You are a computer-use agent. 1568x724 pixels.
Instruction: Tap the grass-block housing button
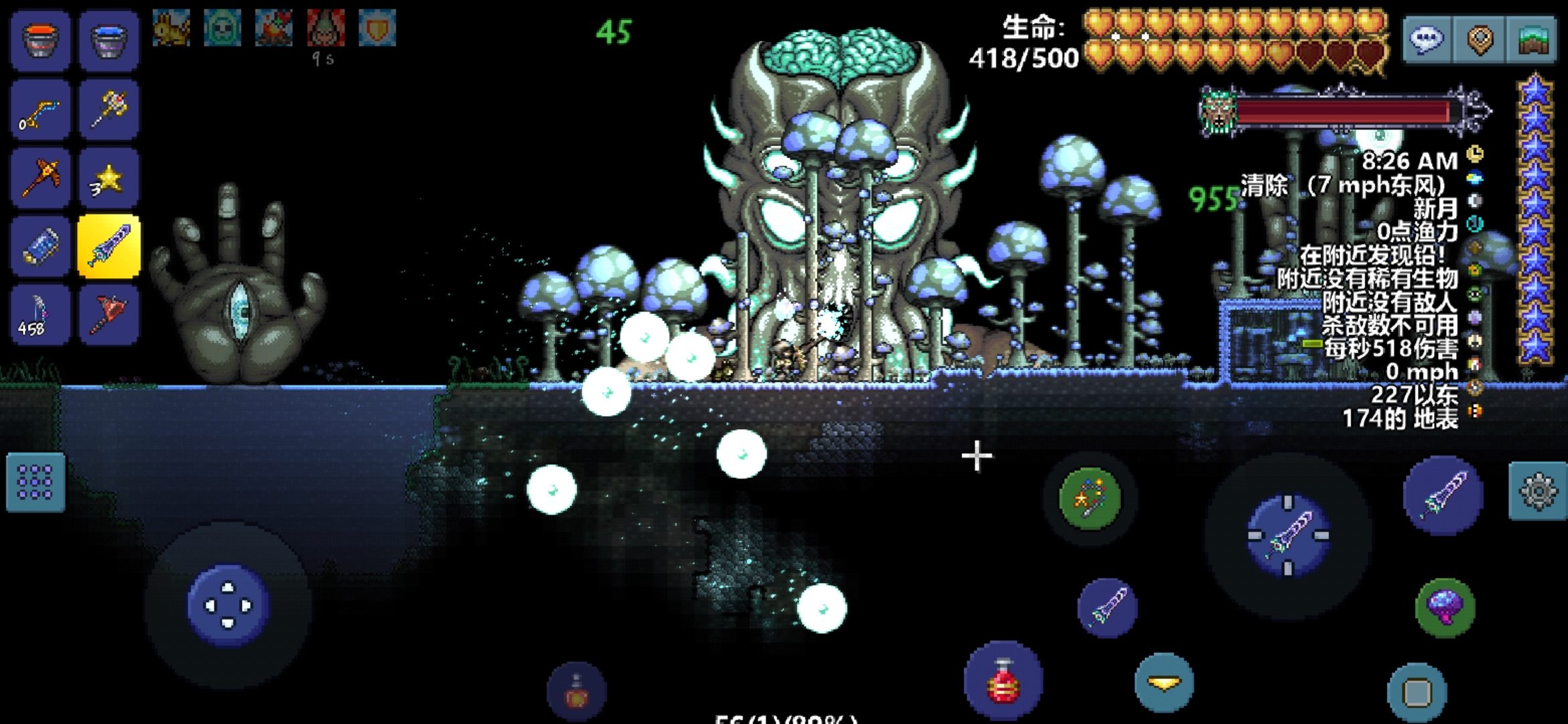[1532, 40]
